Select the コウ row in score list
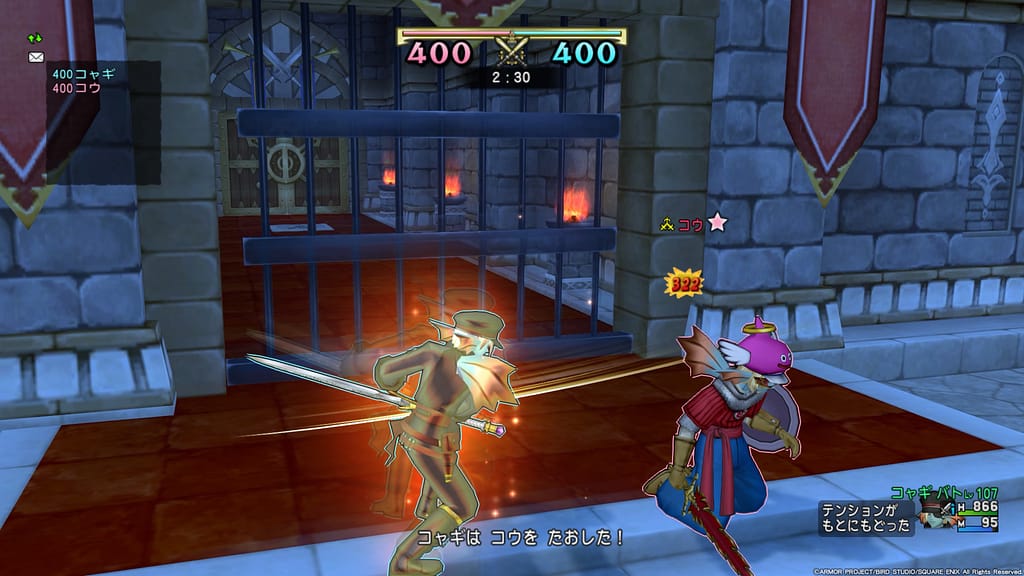 pyautogui.click(x=76, y=88)
